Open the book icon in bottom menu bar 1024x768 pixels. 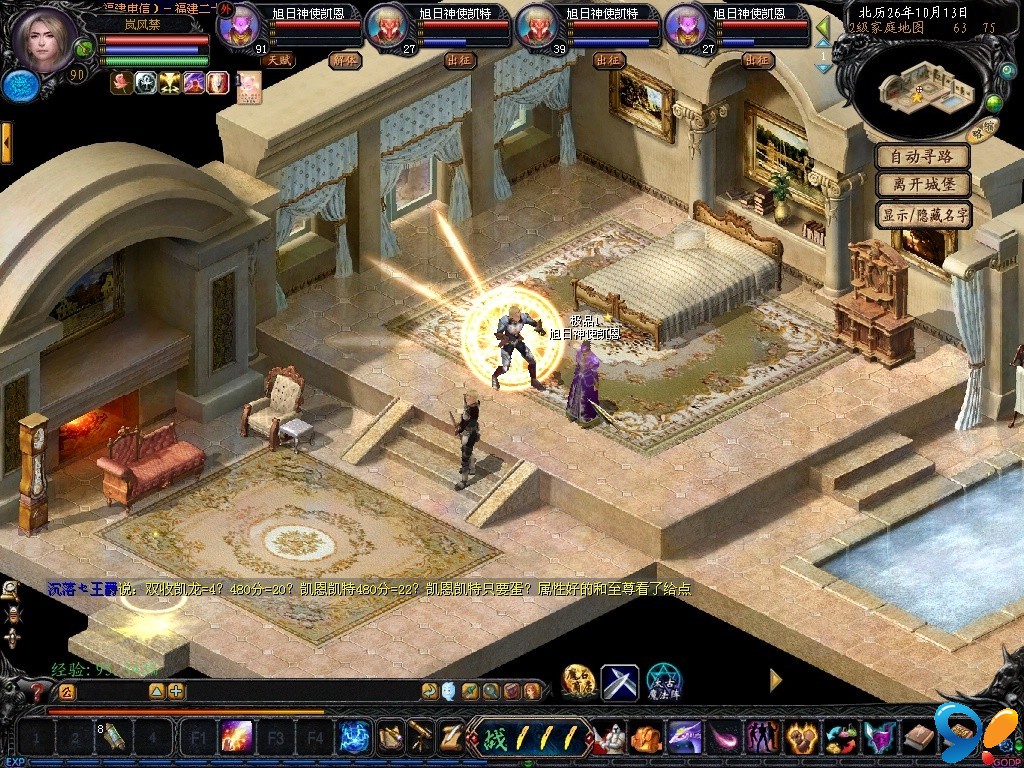(917, 738)
